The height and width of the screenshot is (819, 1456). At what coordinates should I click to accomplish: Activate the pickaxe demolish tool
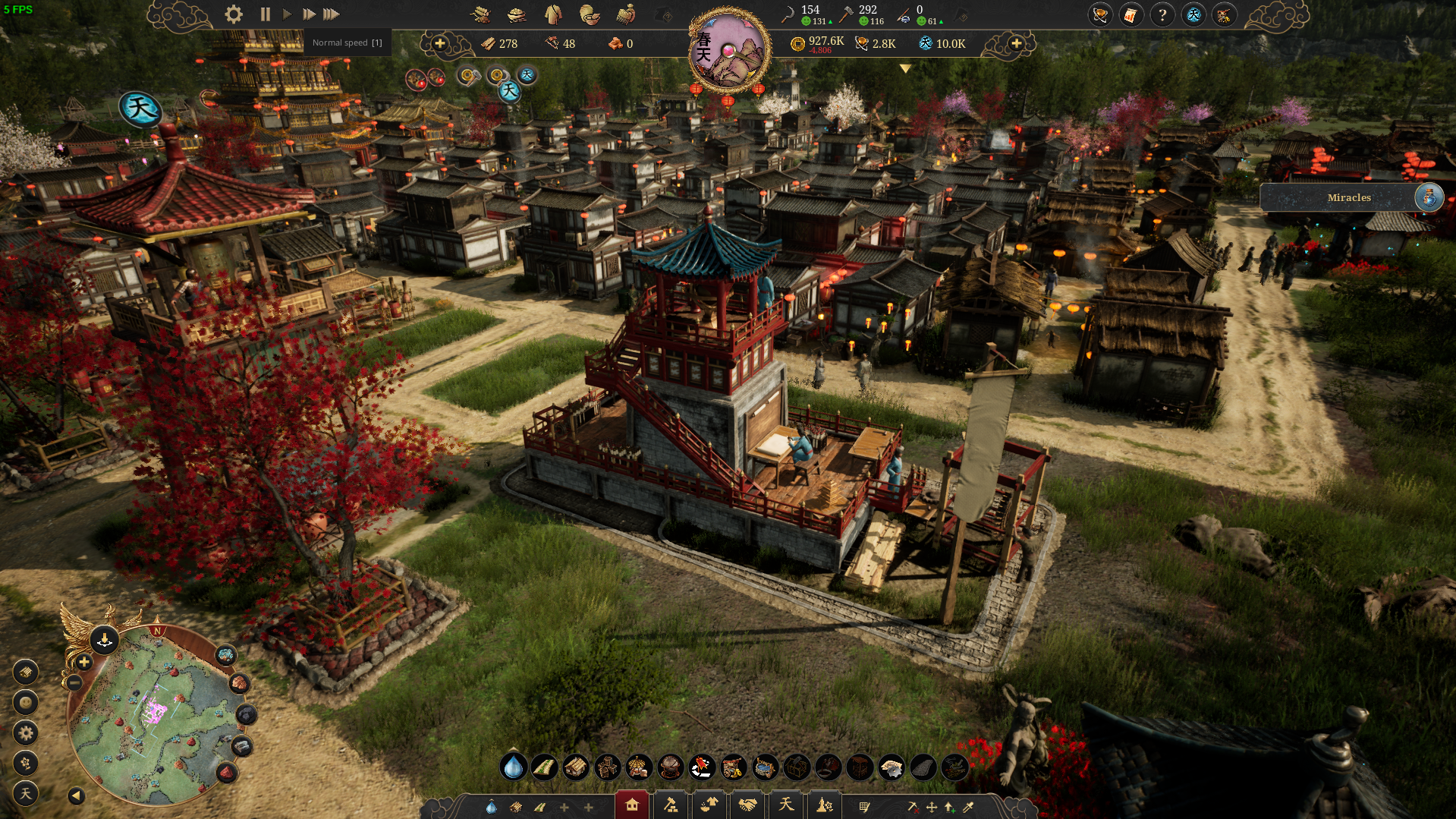(913, 807)
